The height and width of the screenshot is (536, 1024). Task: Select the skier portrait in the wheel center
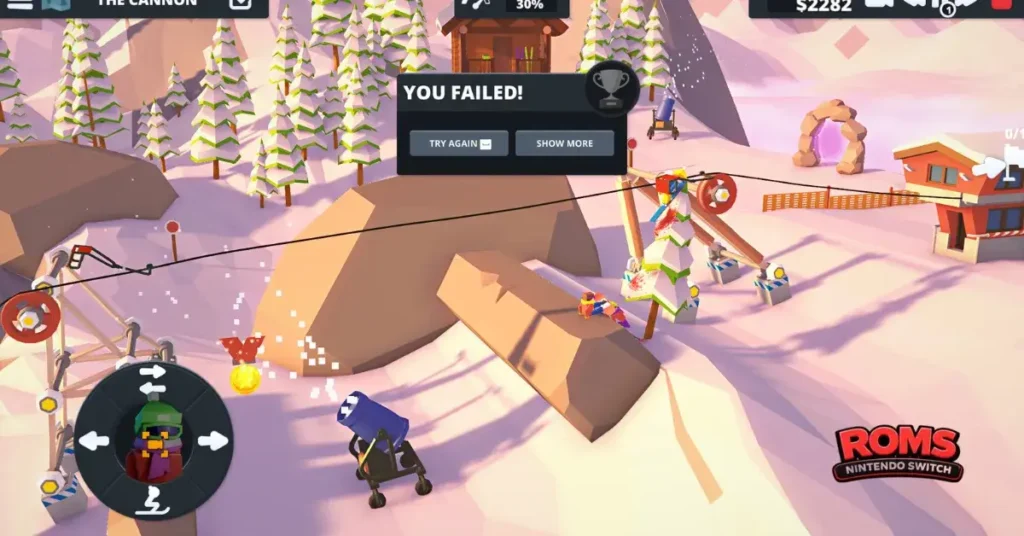click(x=153, y=441)
